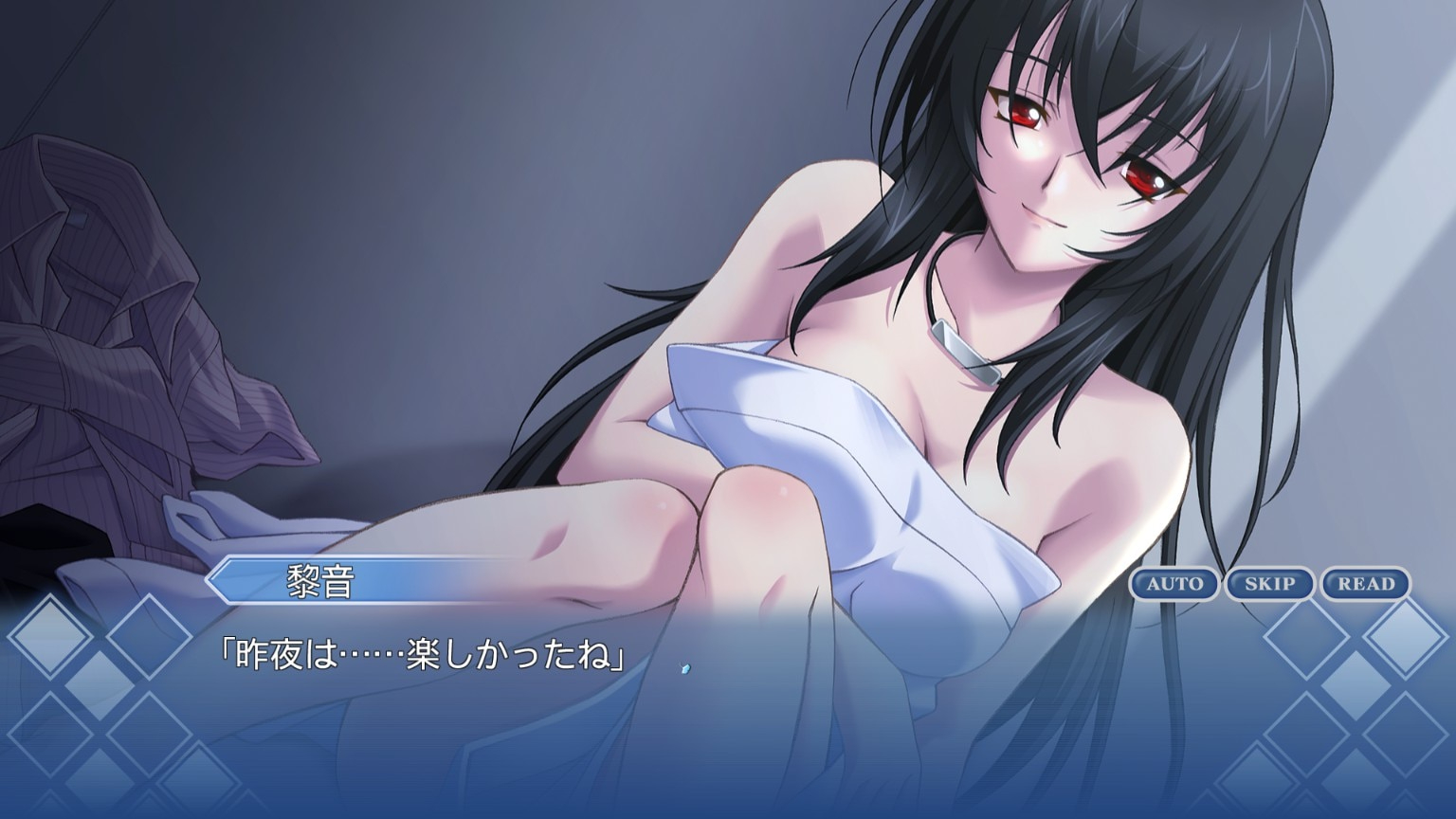Click the SKIP button
Viewport: 1456px width, 819px height.
1269,584
